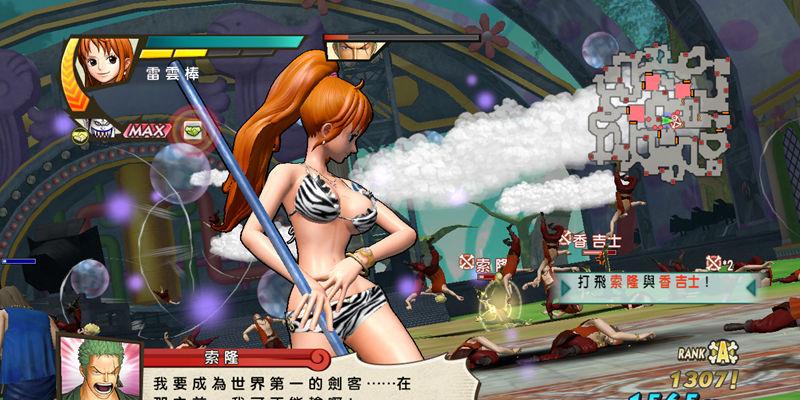This screenshot has width=800, height=400.
Task: Click the white partner icon beside MAX
Action: pos(101,129)
